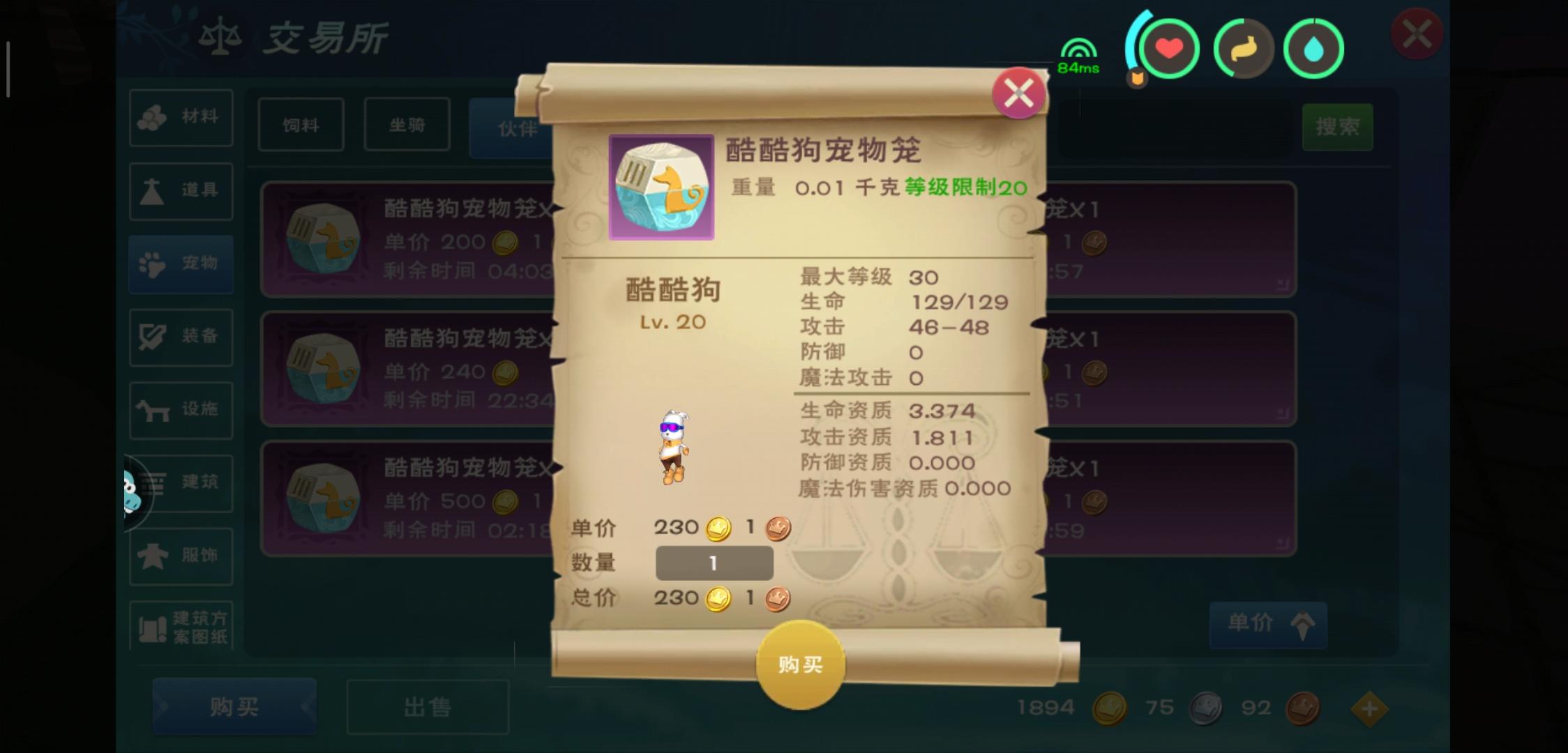Screen dimensions: 1568x753
Task: Switch to the 出售 (sell) tab
Action: pos(426,706)
